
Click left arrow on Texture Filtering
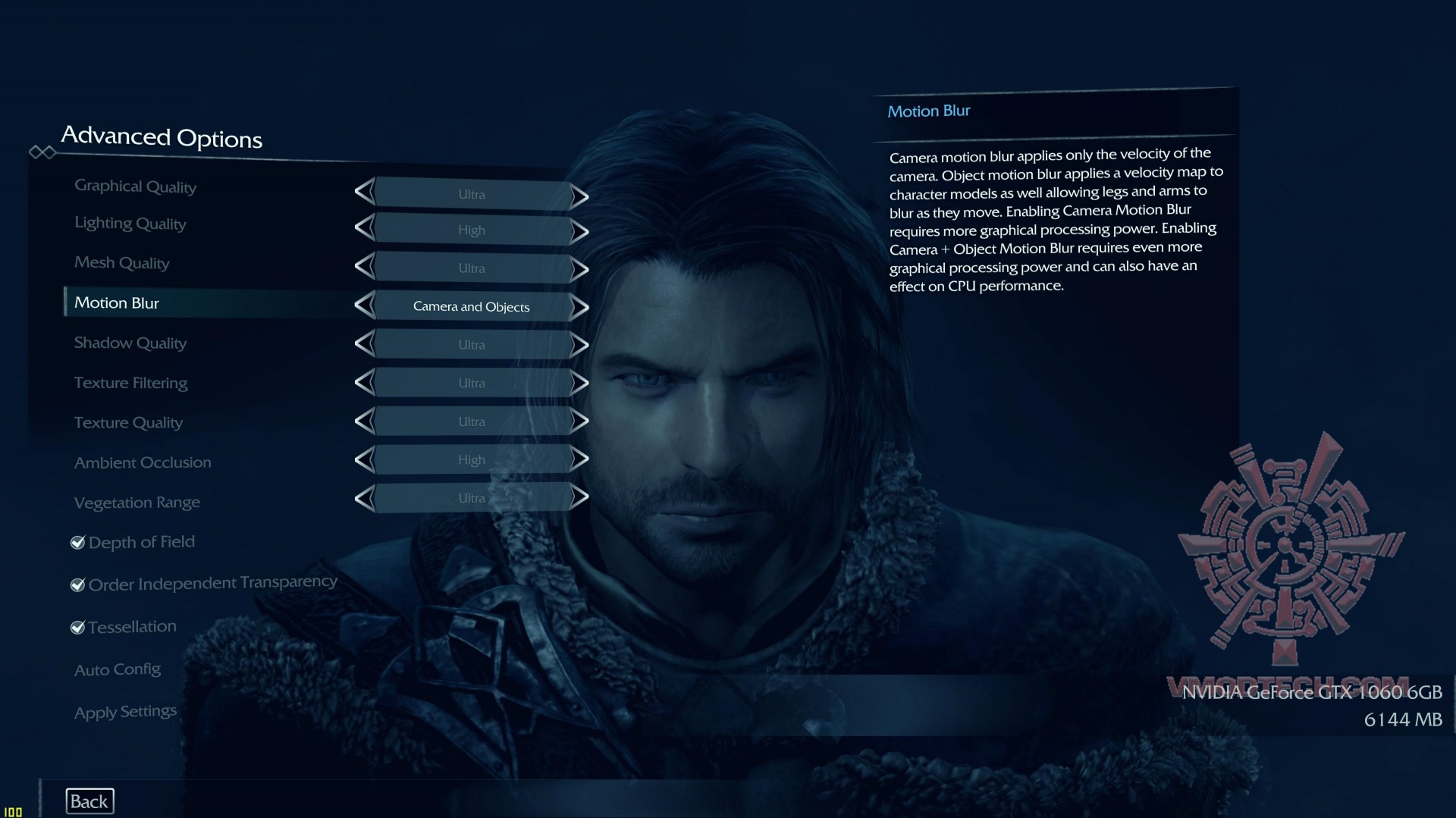(x=365, y=383)
